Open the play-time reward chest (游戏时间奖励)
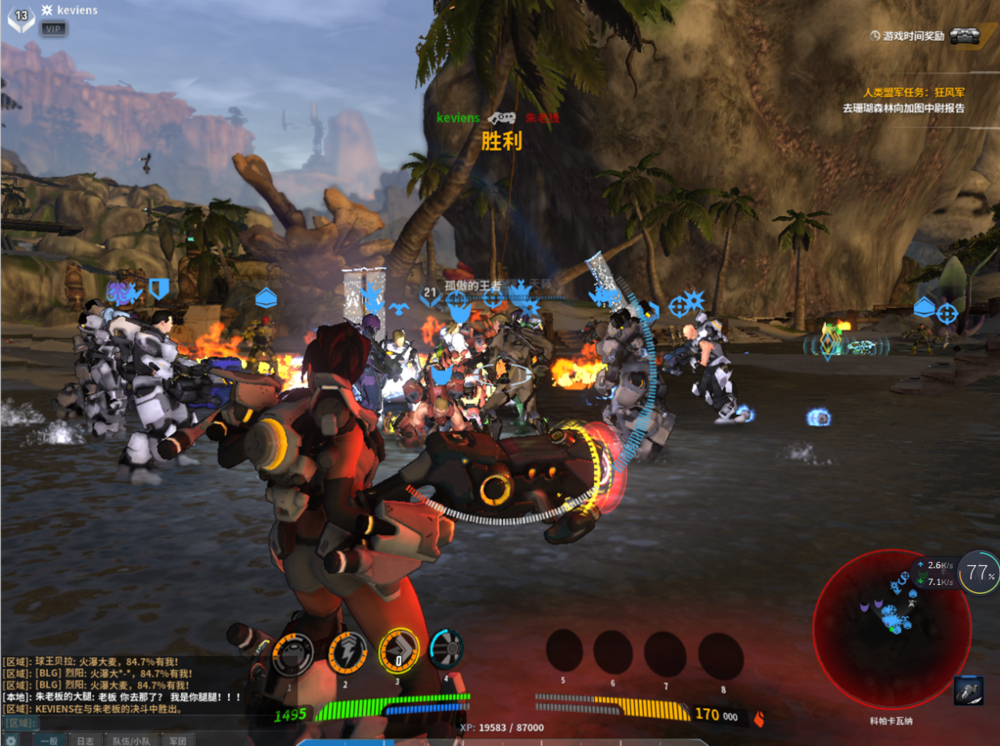The image size is (1000, 746). [964, 36]
